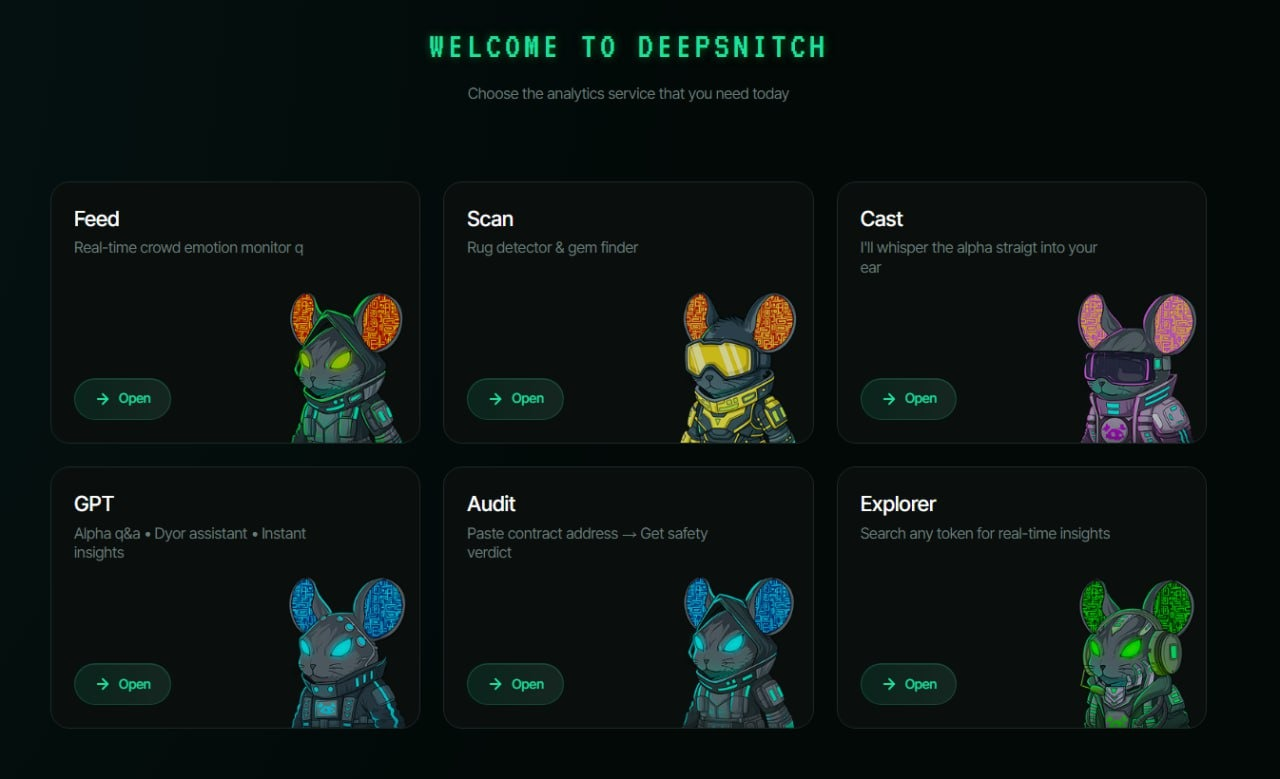The width and height of the screenshot is (1280, 779).
Task: Click the WELCOME TO DEEPSNITCH heading
Action: (x=628, y=46)
